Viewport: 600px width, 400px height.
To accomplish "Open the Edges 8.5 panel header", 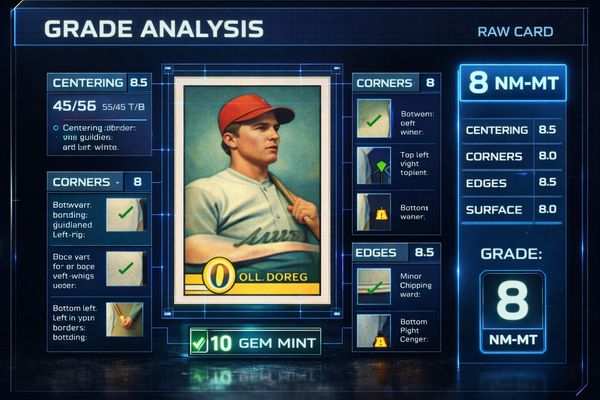I will click(396, 253).
